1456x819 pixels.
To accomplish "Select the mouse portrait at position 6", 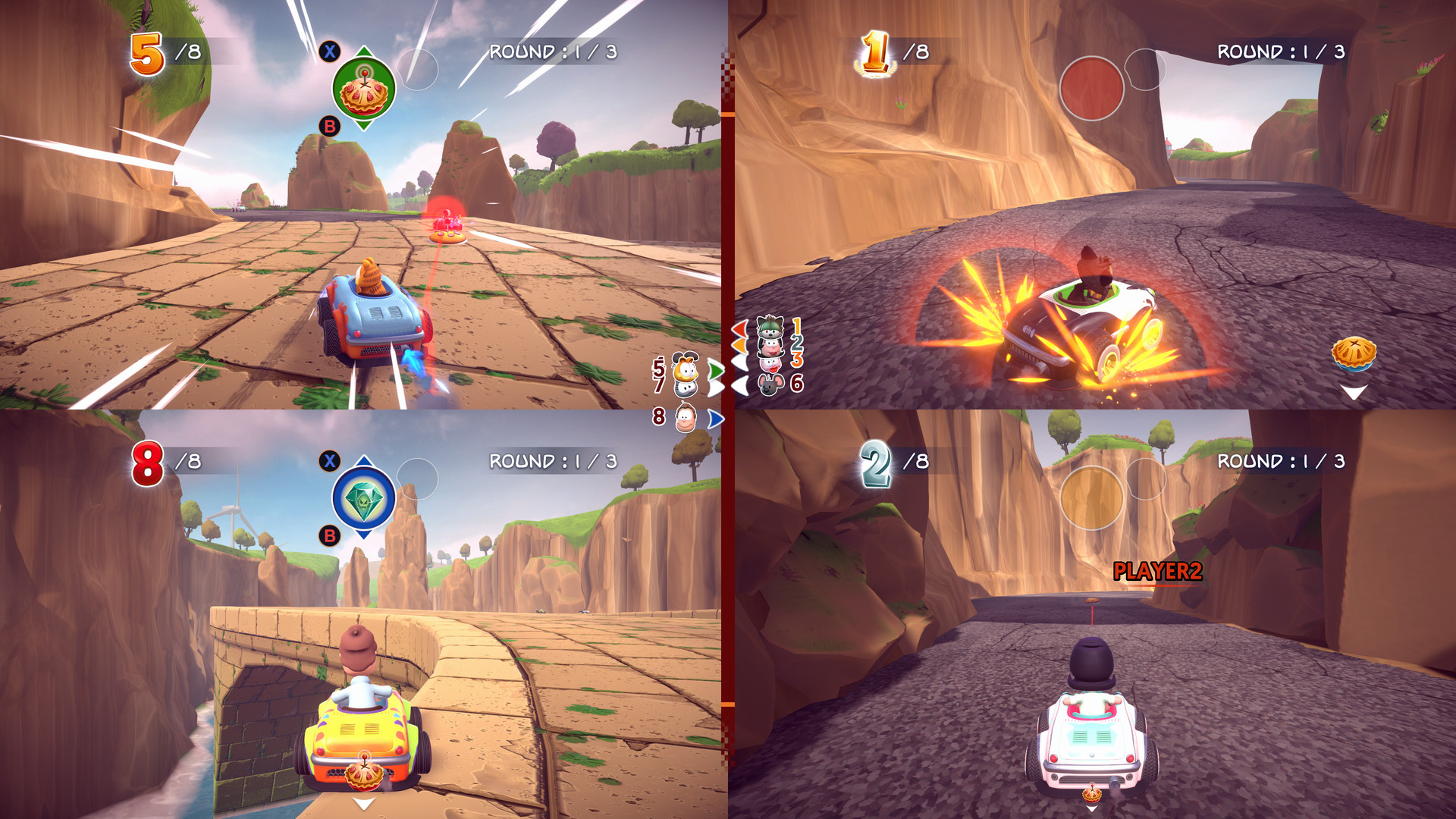I will [770, 385].
